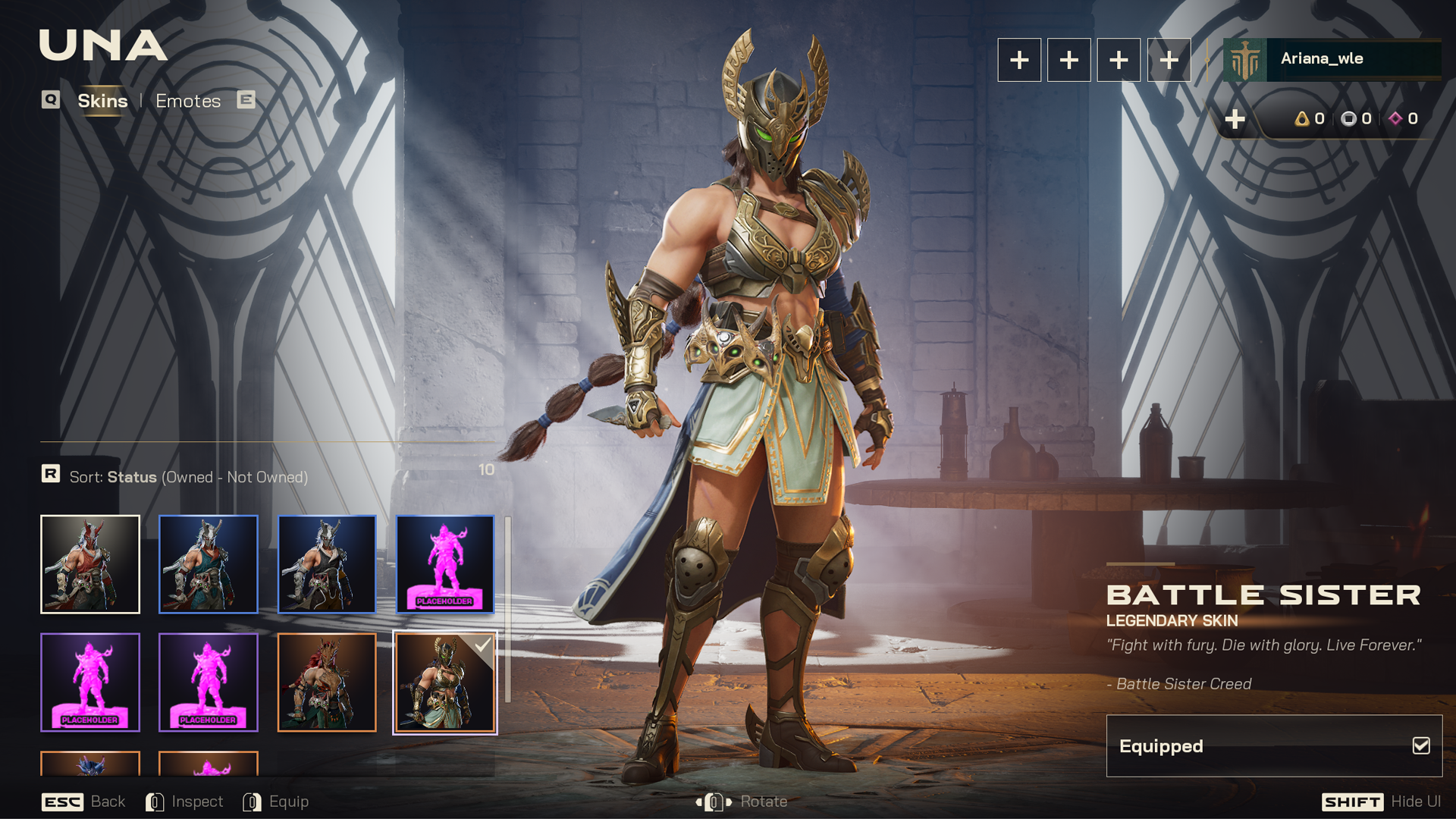Click the plus button beside currencies
Image resolution: width=1456 pixels, height=819 pixels.
[x=1235, y=119]
